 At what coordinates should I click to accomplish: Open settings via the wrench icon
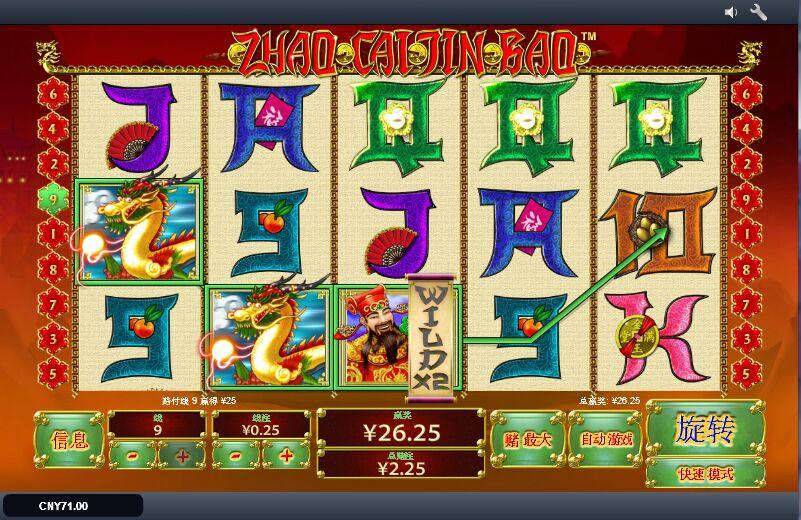coord(758,12)
